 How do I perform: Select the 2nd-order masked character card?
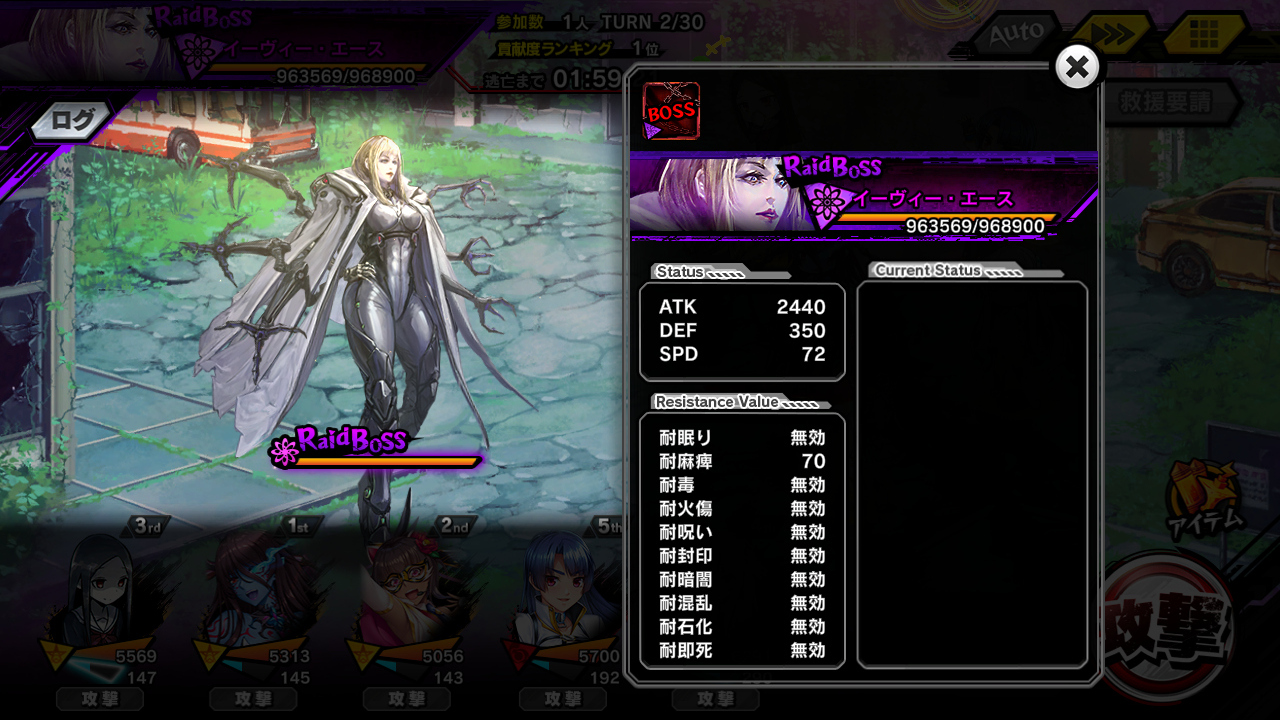pyautogui.click(x=408, y=600)
